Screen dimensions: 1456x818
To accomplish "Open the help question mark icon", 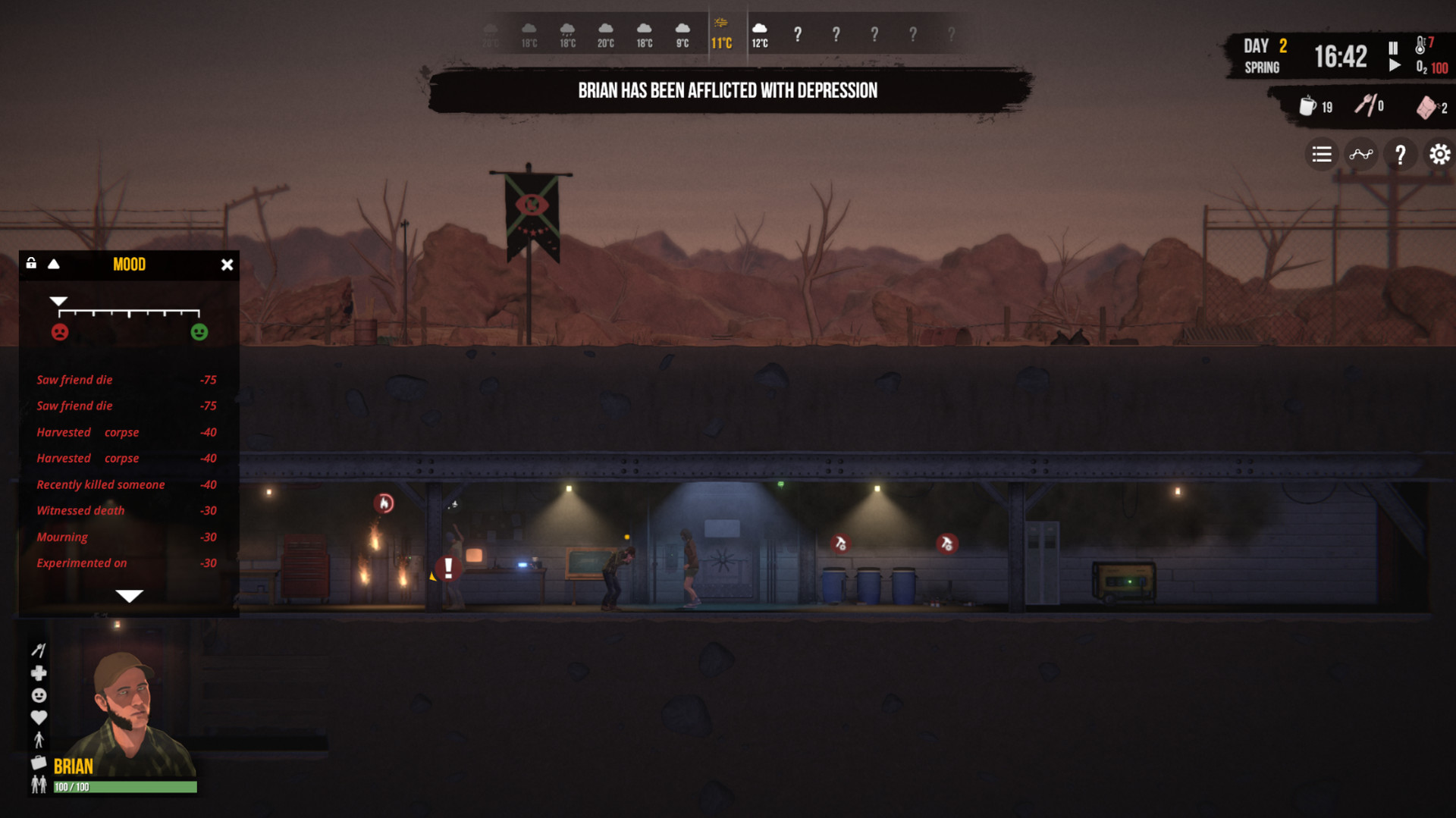I will (1401, 154).
